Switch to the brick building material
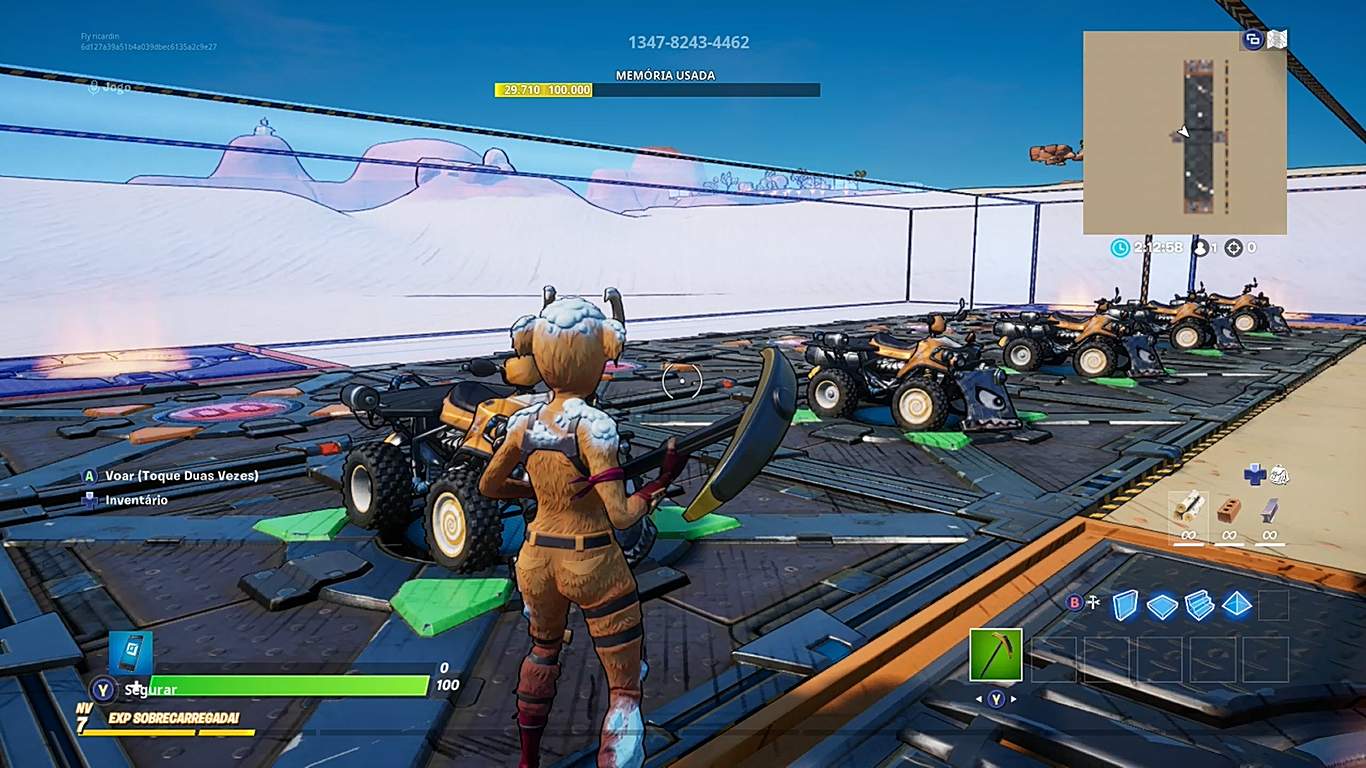Image resolution: width=1366 pixels, height=768 pixels. tap(1229, 510)
